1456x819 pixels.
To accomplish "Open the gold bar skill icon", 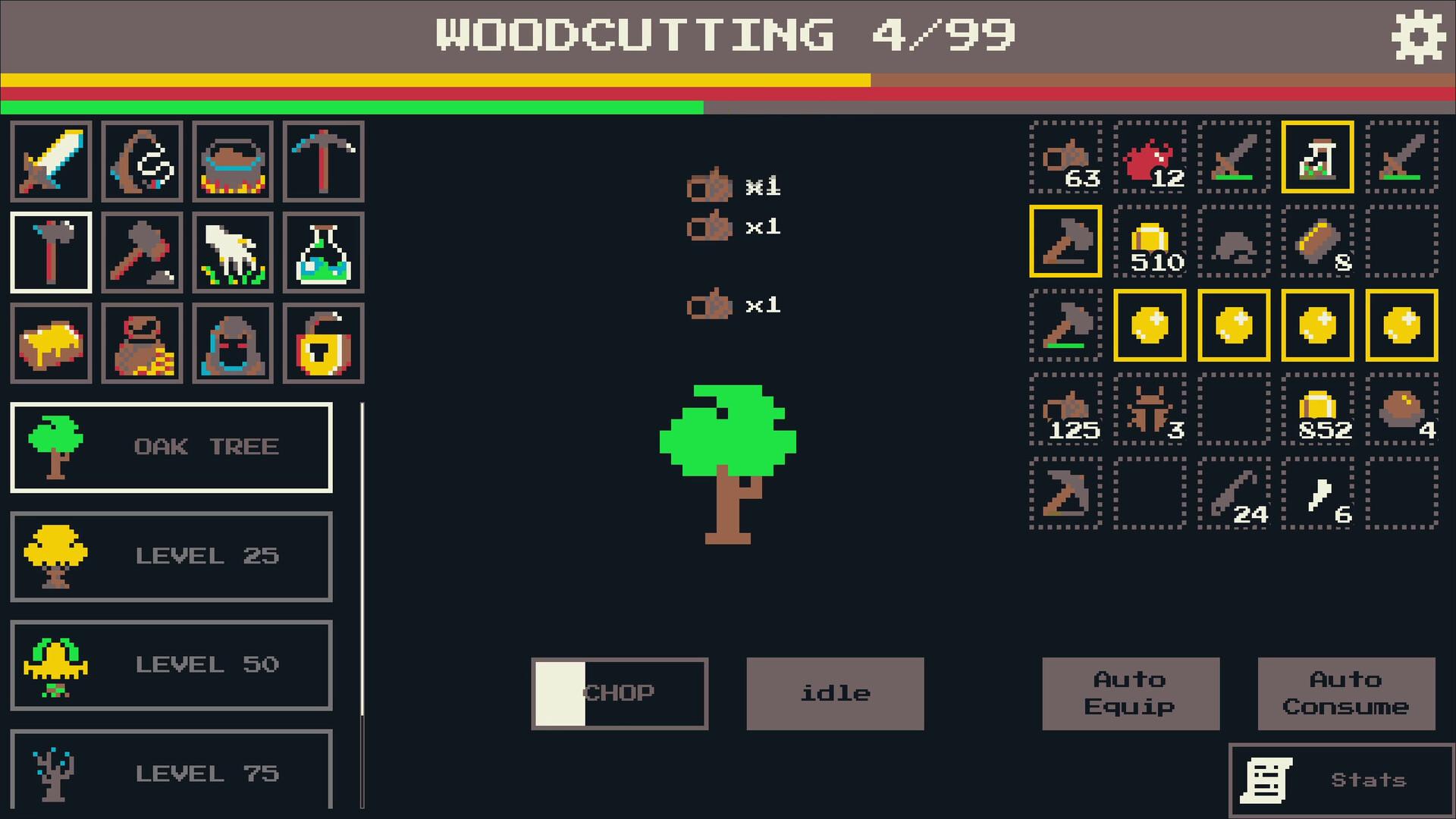I will point(50,344).
